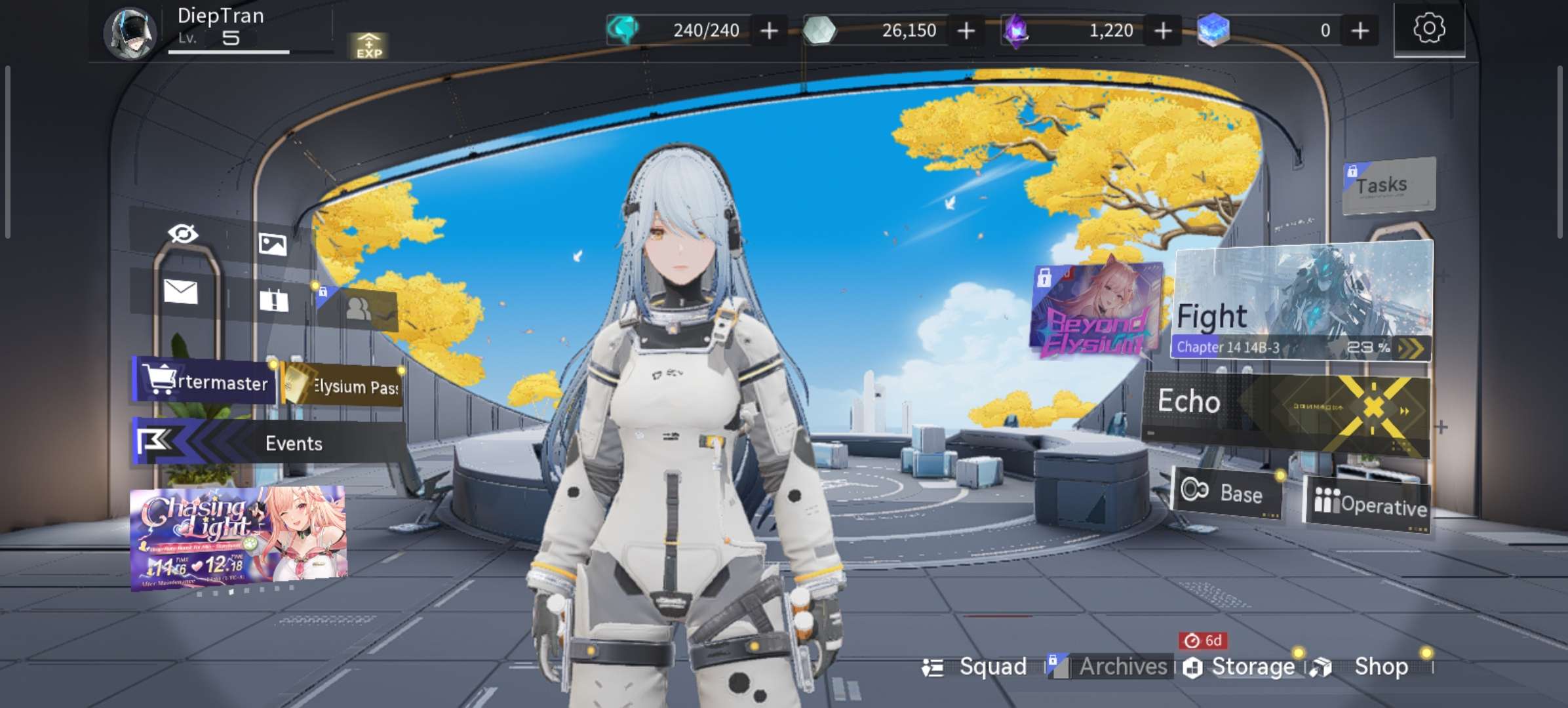Open the gear settings menu
This screenshot has height=708, width=1568.
[1428, 29]
